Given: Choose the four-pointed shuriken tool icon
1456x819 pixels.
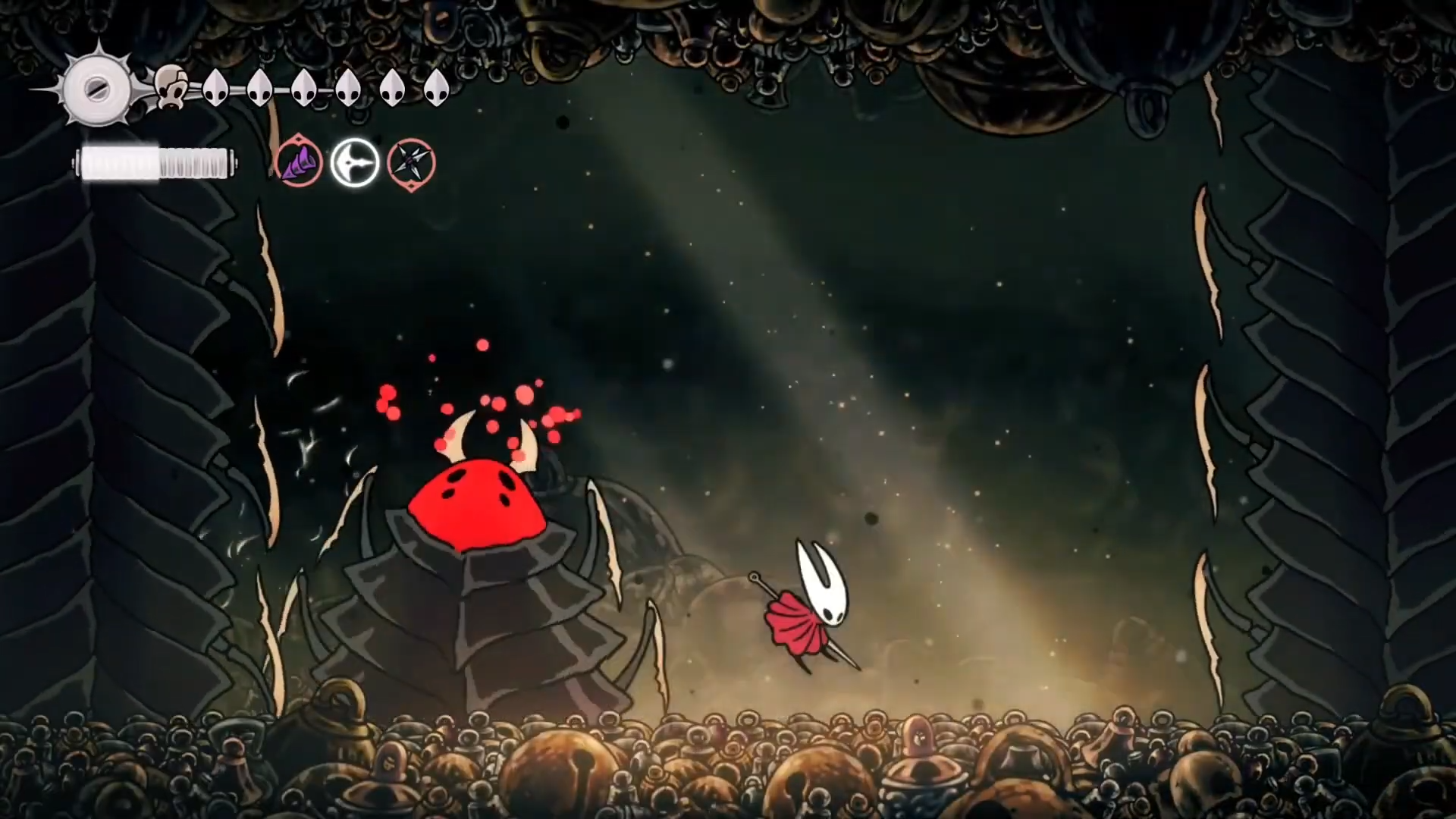Looking at the screenshot, I should [411, 163].
